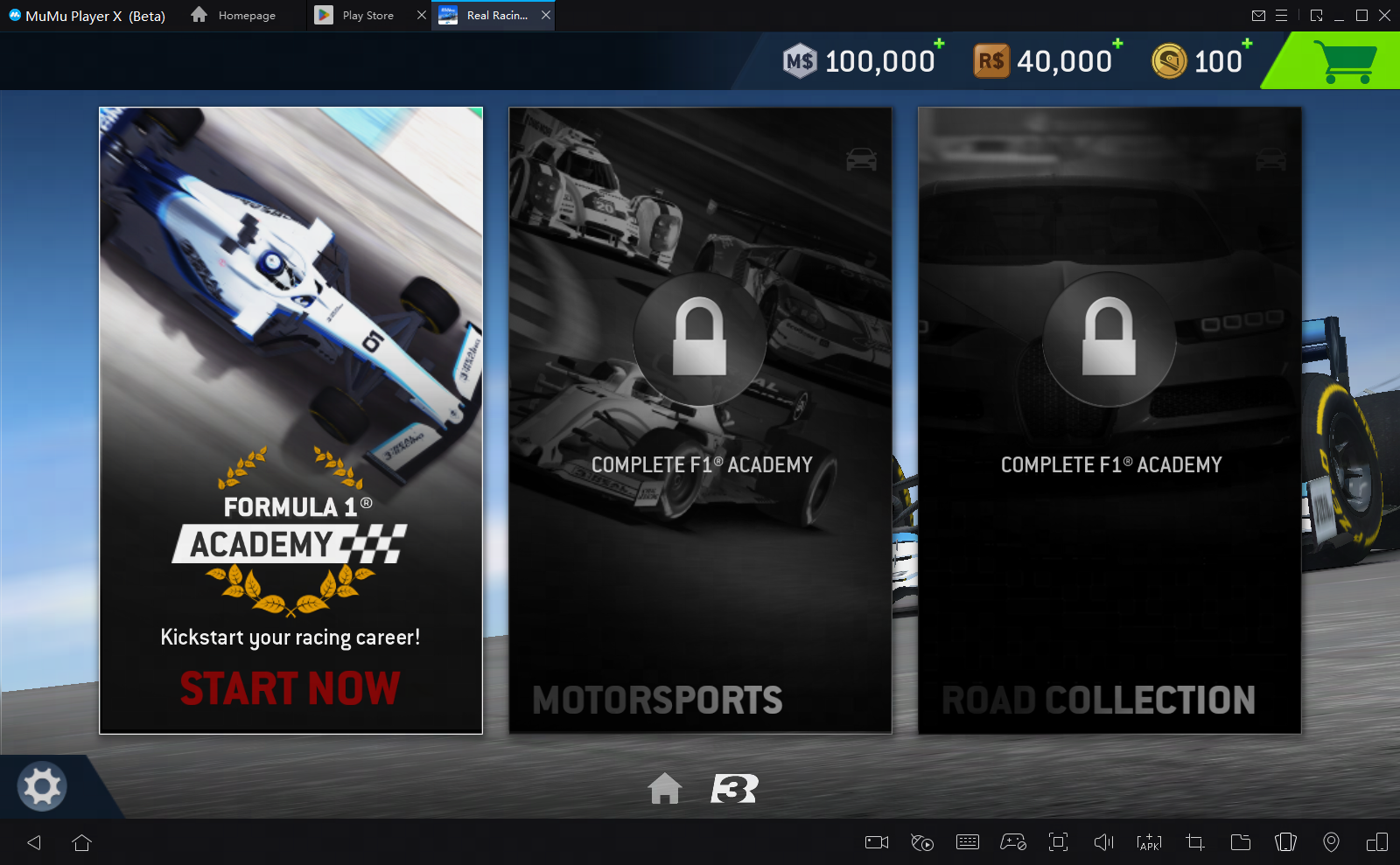1400x865 pixels.
Task: Open the message inbox envelope
Action: pos(1259,15)
